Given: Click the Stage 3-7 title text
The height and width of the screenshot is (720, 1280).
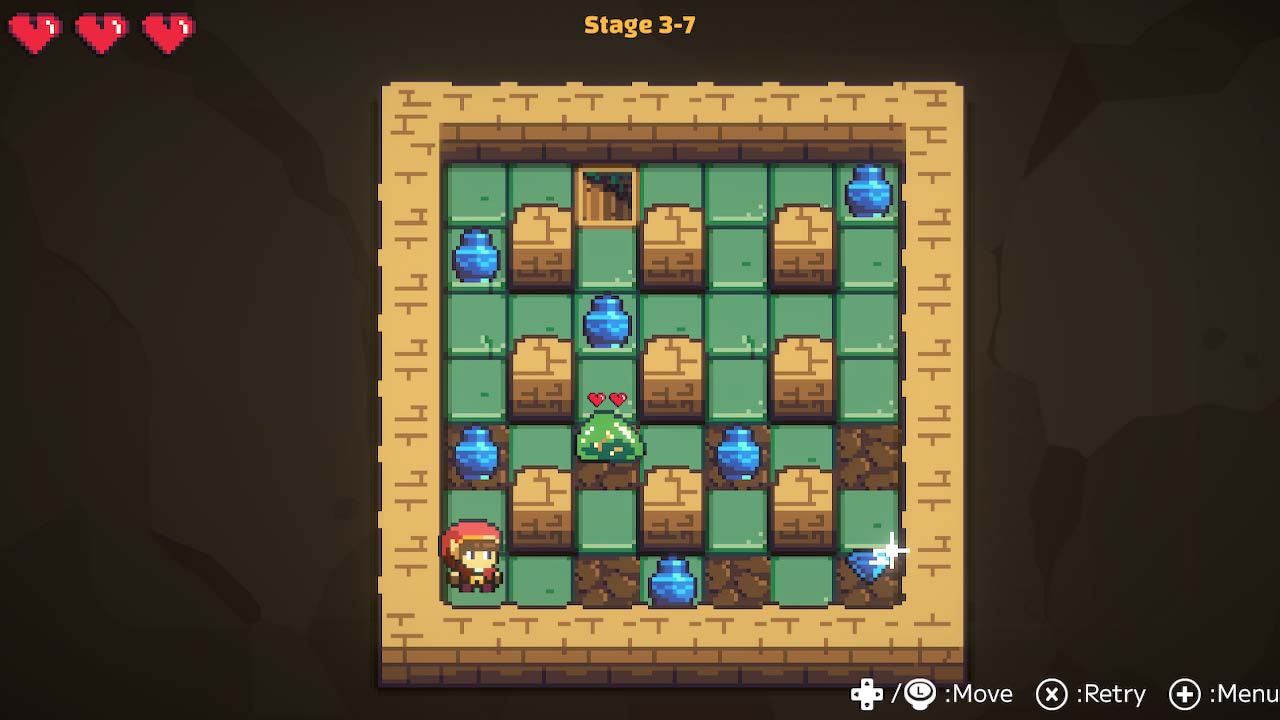Looking at the screenshot, I should pos(639,24).
